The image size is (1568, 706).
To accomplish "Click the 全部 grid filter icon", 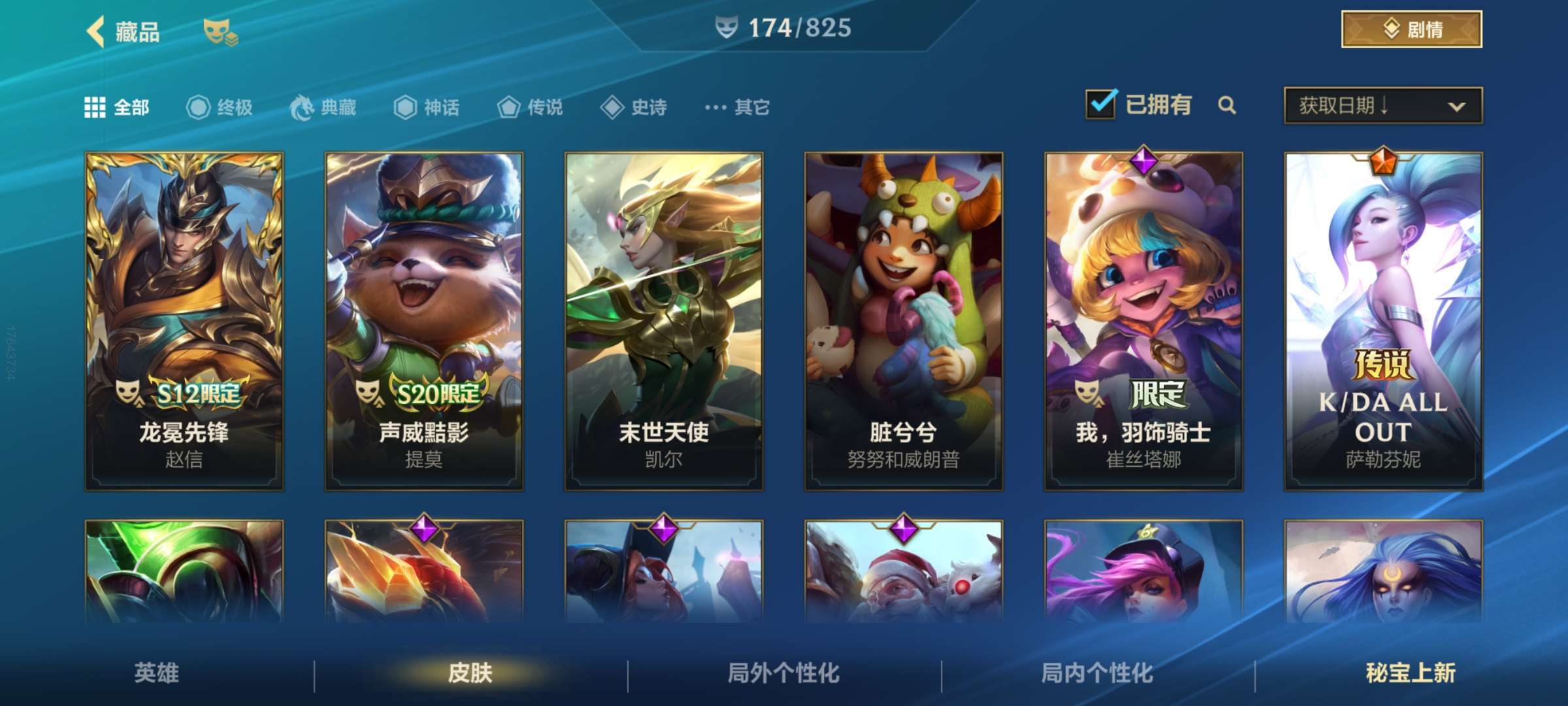I will 95,107.
